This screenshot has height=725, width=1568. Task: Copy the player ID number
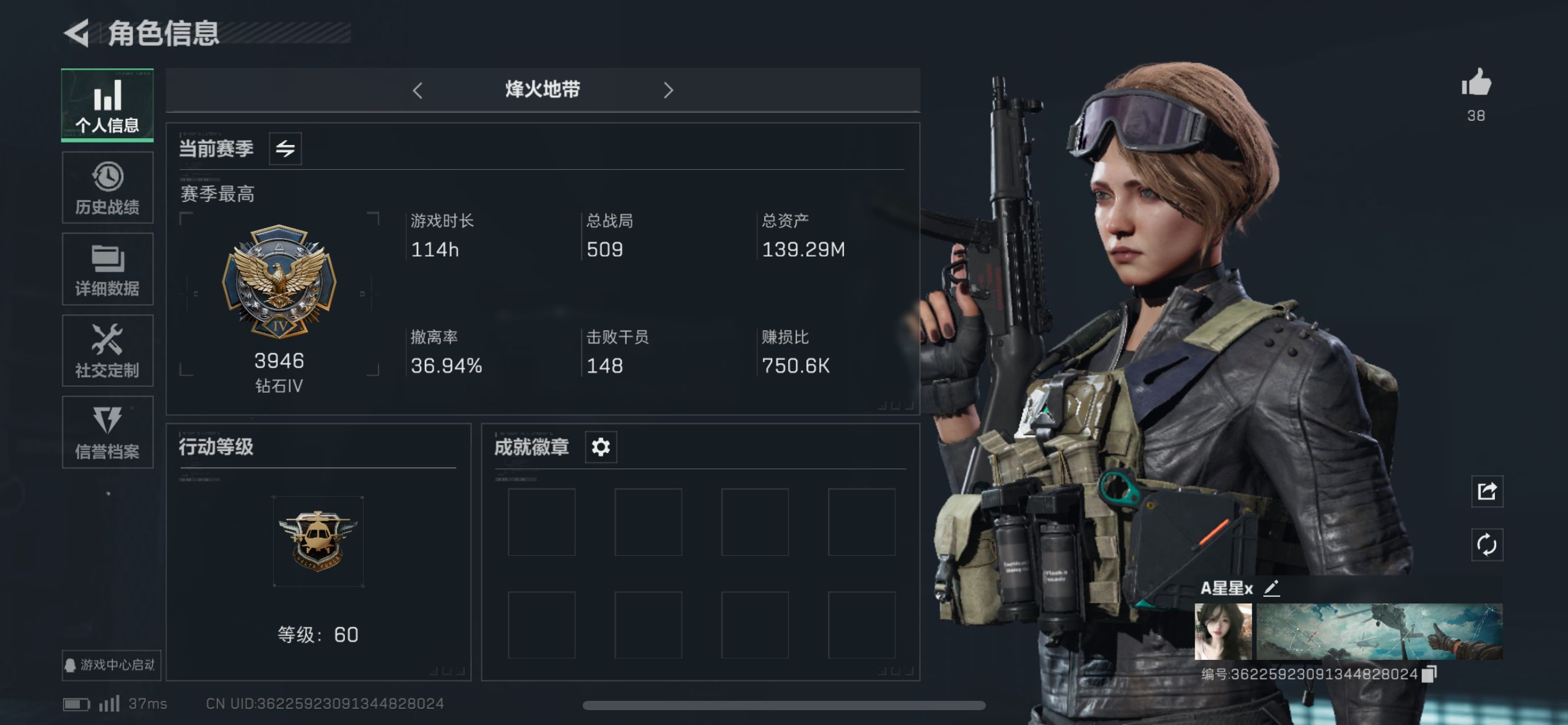1429,674
